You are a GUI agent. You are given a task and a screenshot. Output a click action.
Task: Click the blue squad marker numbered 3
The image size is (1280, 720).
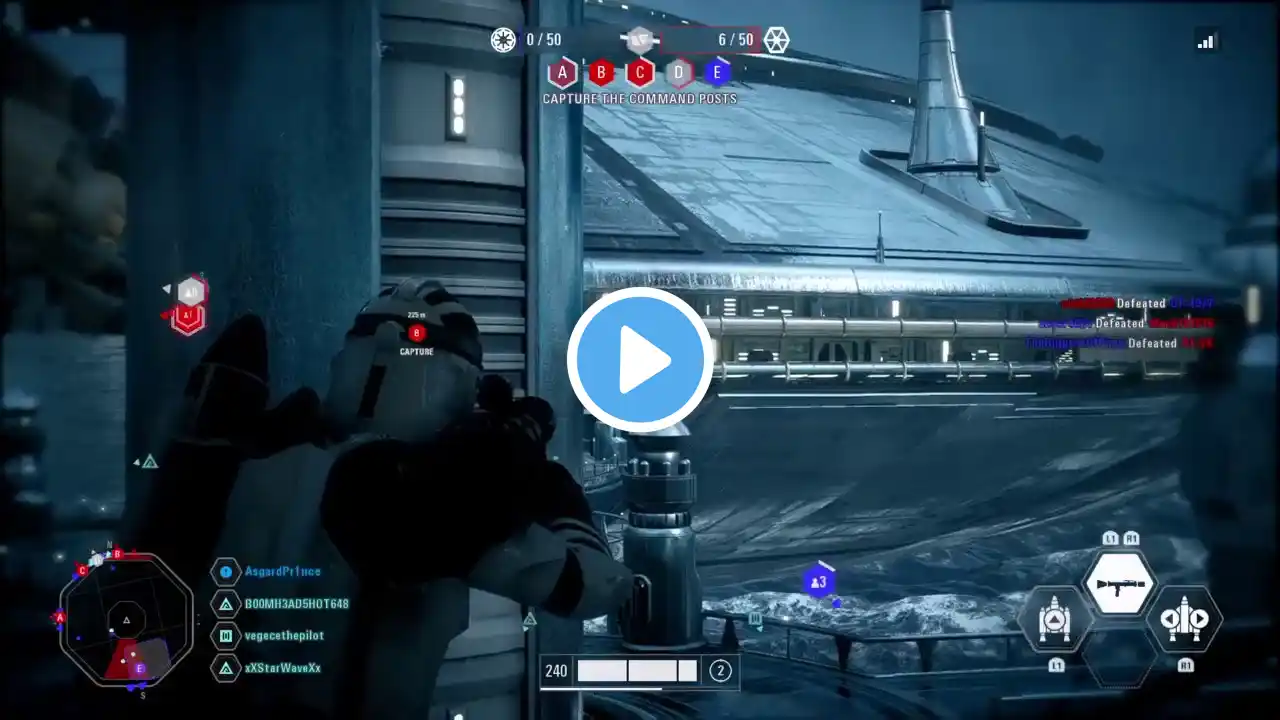point(819,581)
